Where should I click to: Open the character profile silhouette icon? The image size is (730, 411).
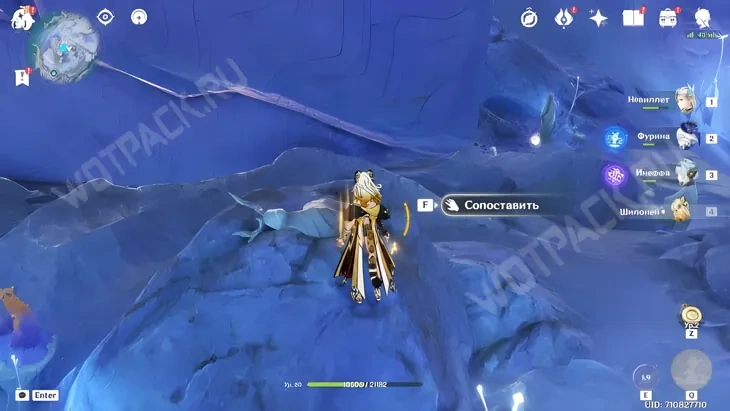(703, 18)
